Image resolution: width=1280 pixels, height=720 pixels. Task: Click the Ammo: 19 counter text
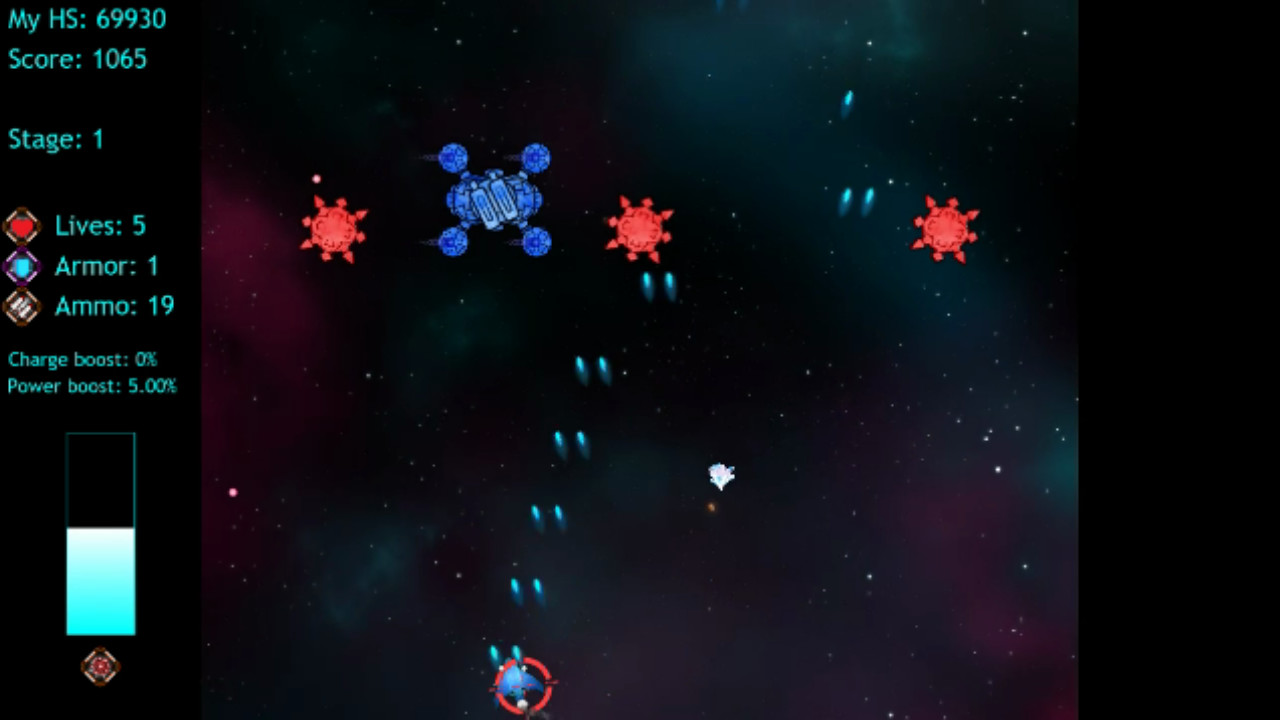[114, 306]
